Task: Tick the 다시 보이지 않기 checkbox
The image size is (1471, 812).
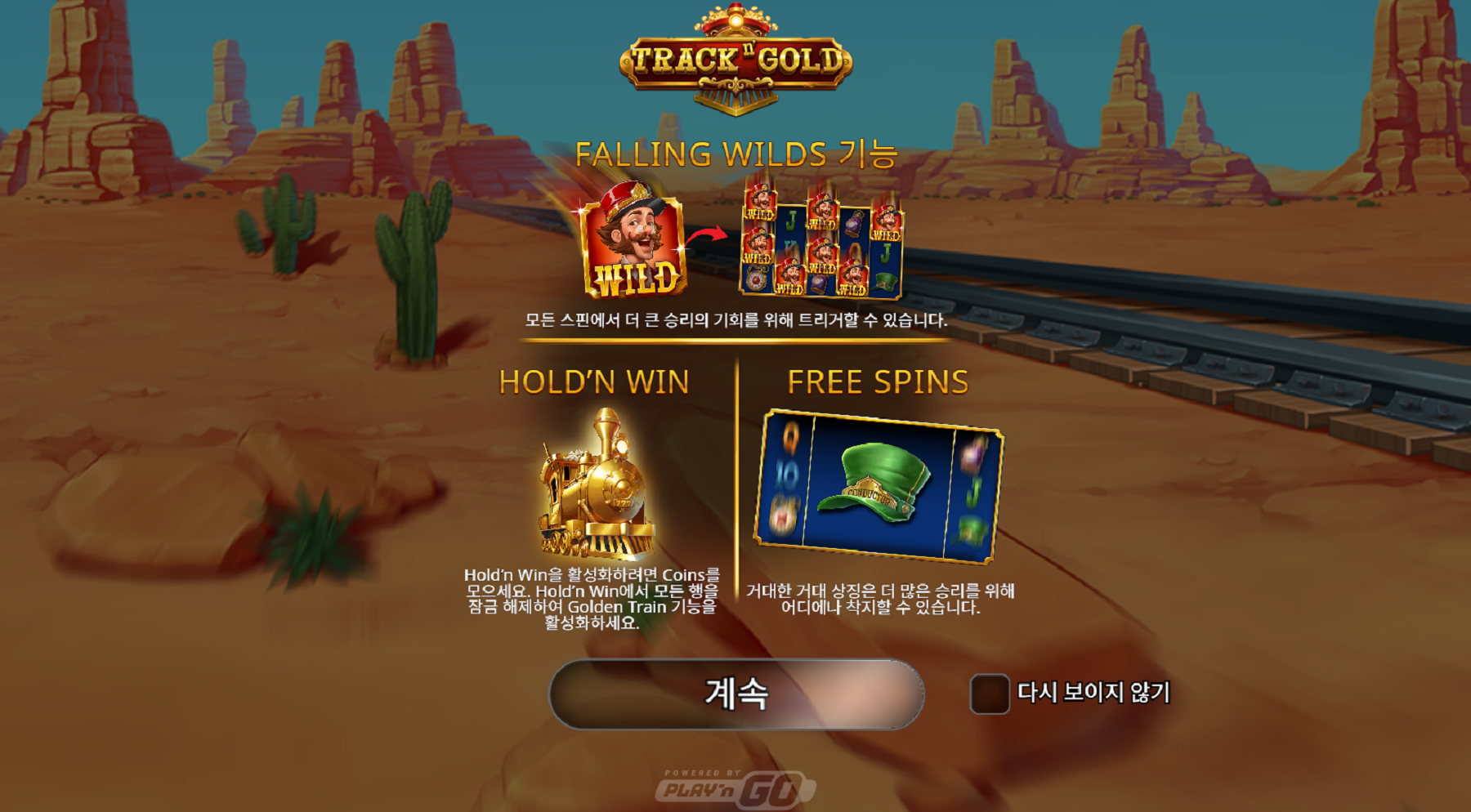Action: pyautogui.click(x=989, y=694)
